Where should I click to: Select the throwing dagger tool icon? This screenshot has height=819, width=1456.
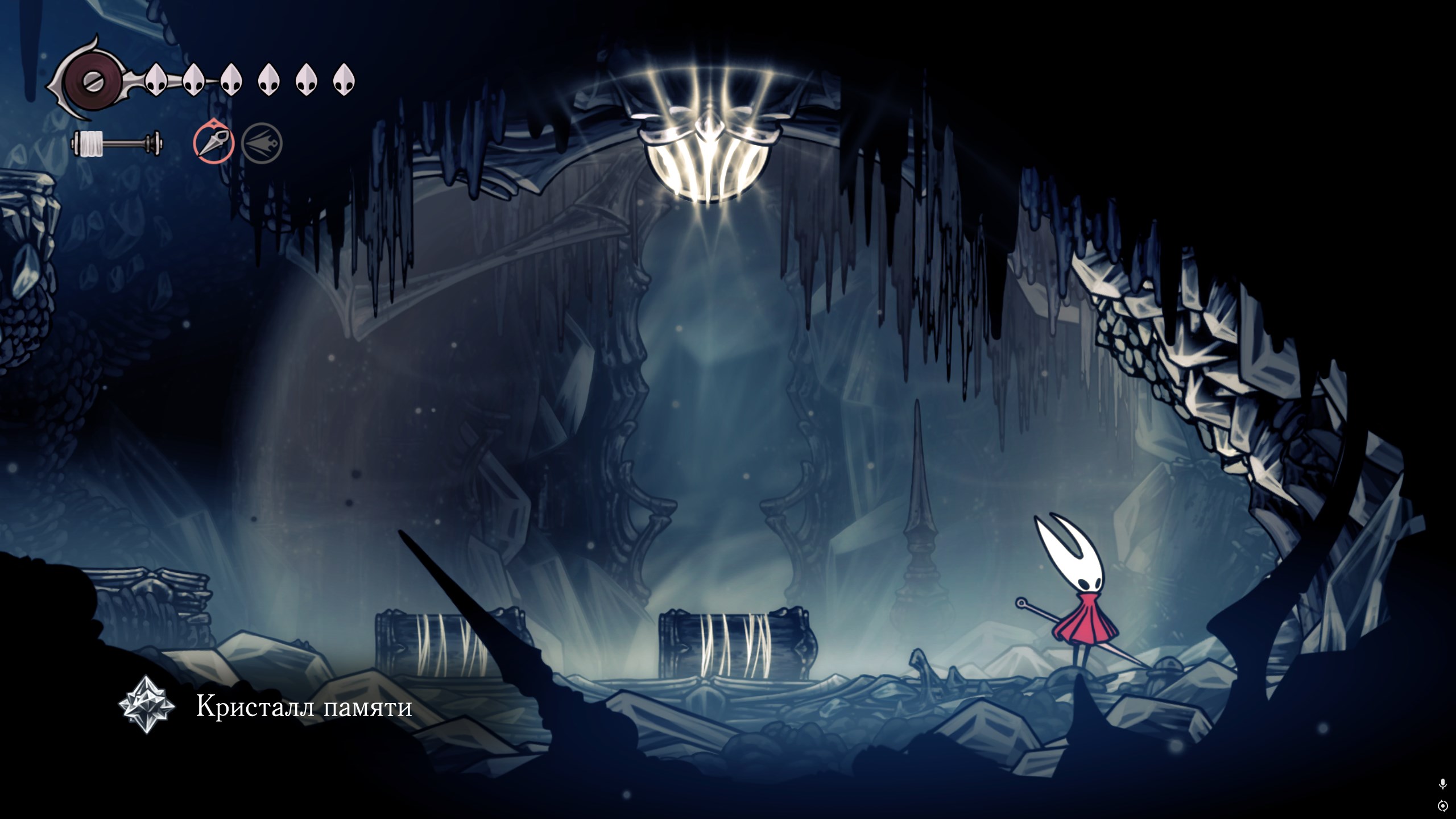click(214, 141)
